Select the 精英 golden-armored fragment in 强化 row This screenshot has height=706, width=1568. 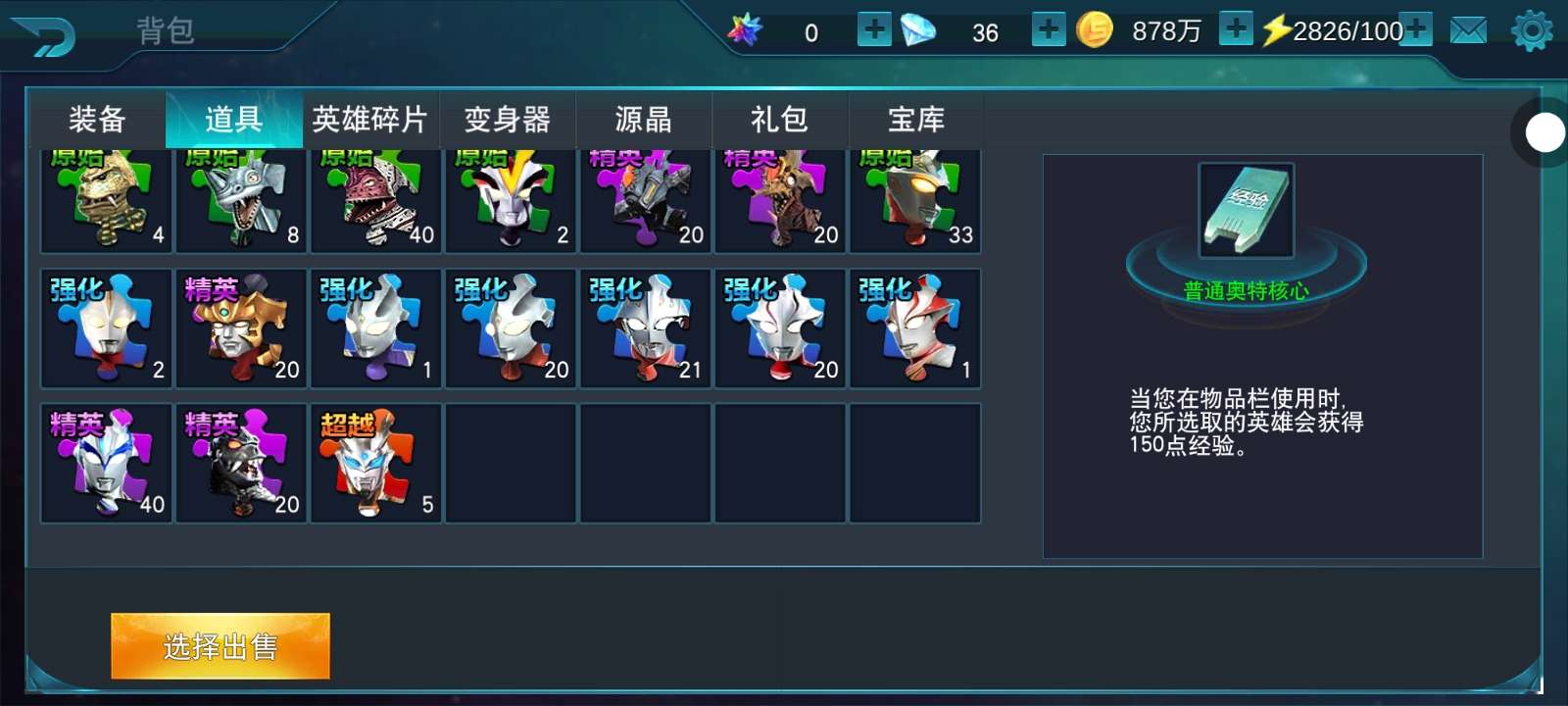(x=241, y=328)
